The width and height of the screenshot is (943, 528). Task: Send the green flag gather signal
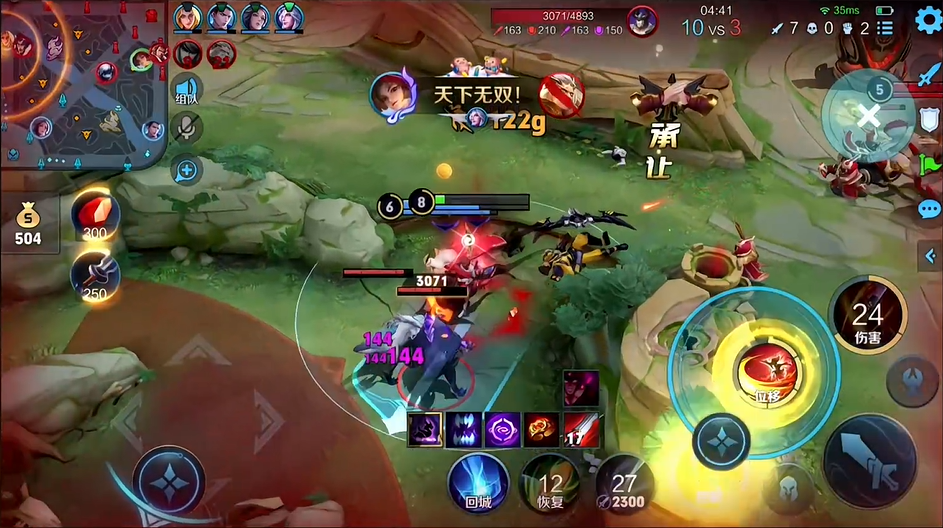(x=929, y=164)
